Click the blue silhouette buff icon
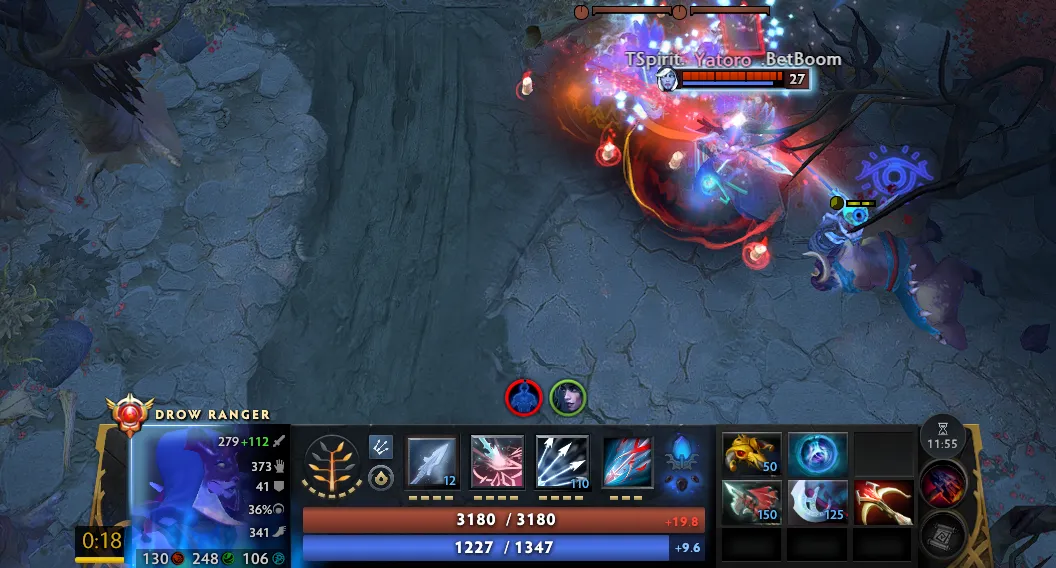The image size is (1056, 568). [x=524, y=397]
